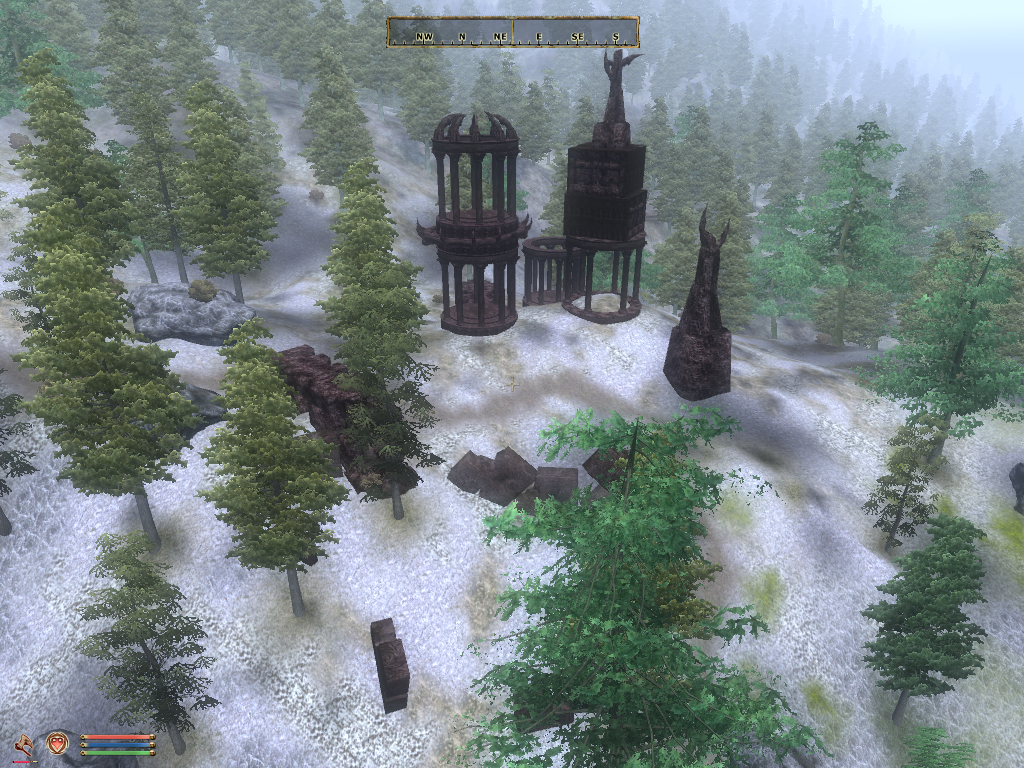Select the equipped axe weapon icon
The height and width of the screenshot is (768, 1024).
point(23,743)
